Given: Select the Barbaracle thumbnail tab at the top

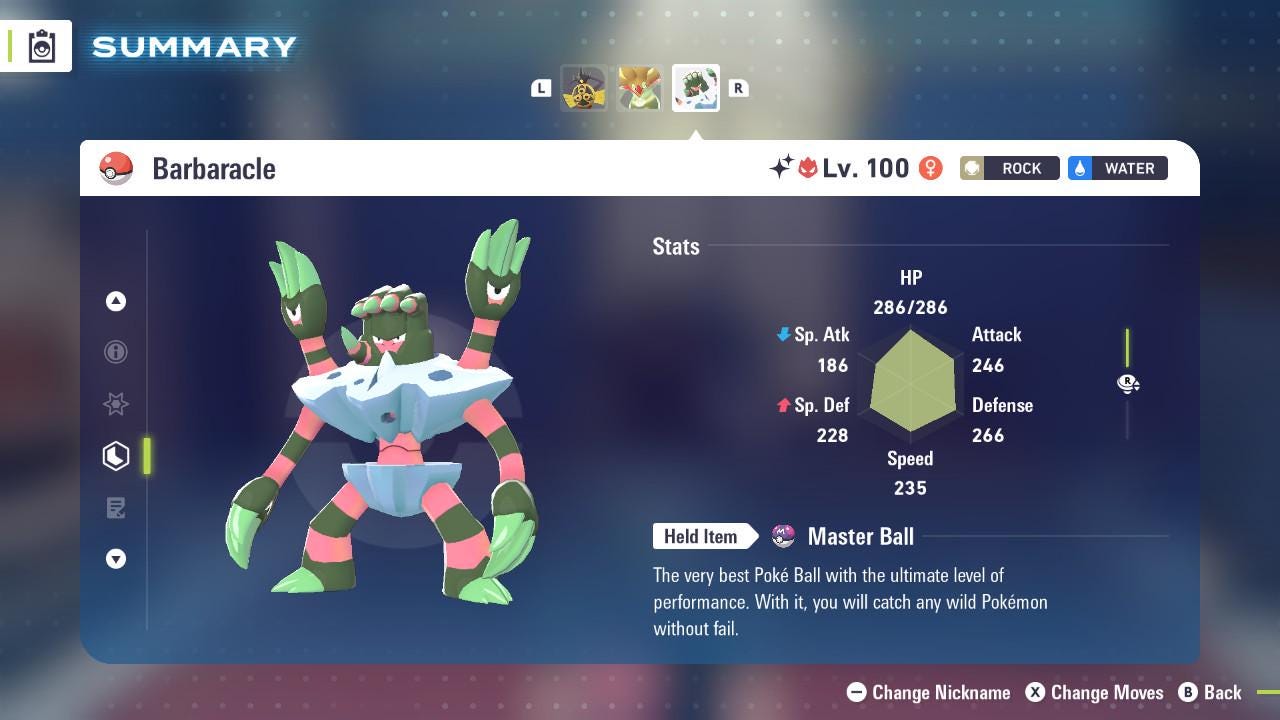Looking at the screenshot, I should (696, 88).
